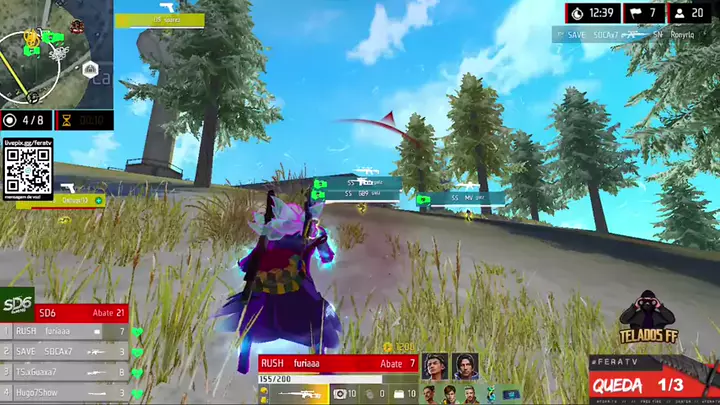Open the livepix QR code overlay
720x405 pixels.
click(27, 172)
